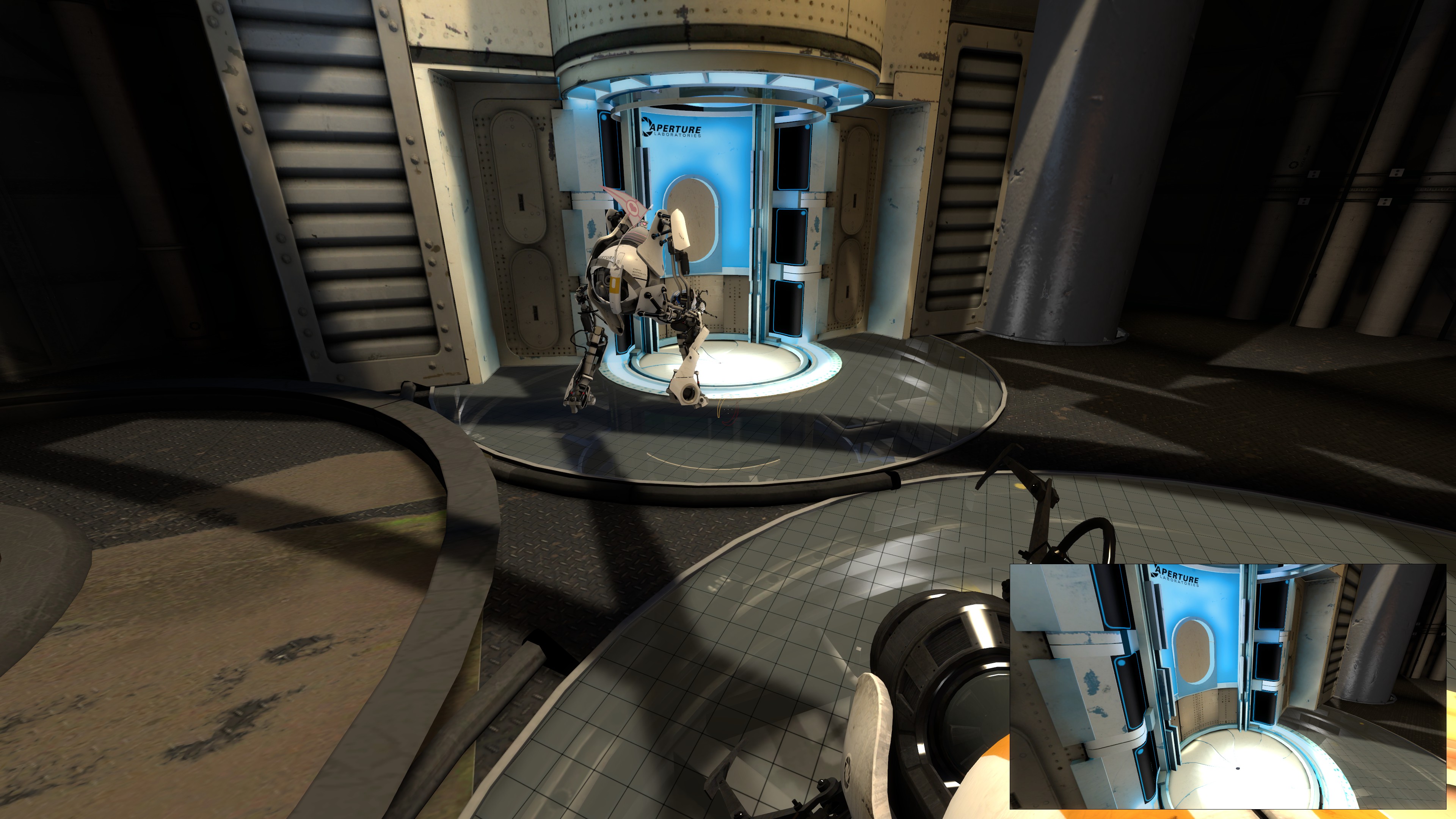The height and width of the screenshot is (819, 1456).
Task: Click the partner view picture-in-picture inset
Action: point(1227,686)
